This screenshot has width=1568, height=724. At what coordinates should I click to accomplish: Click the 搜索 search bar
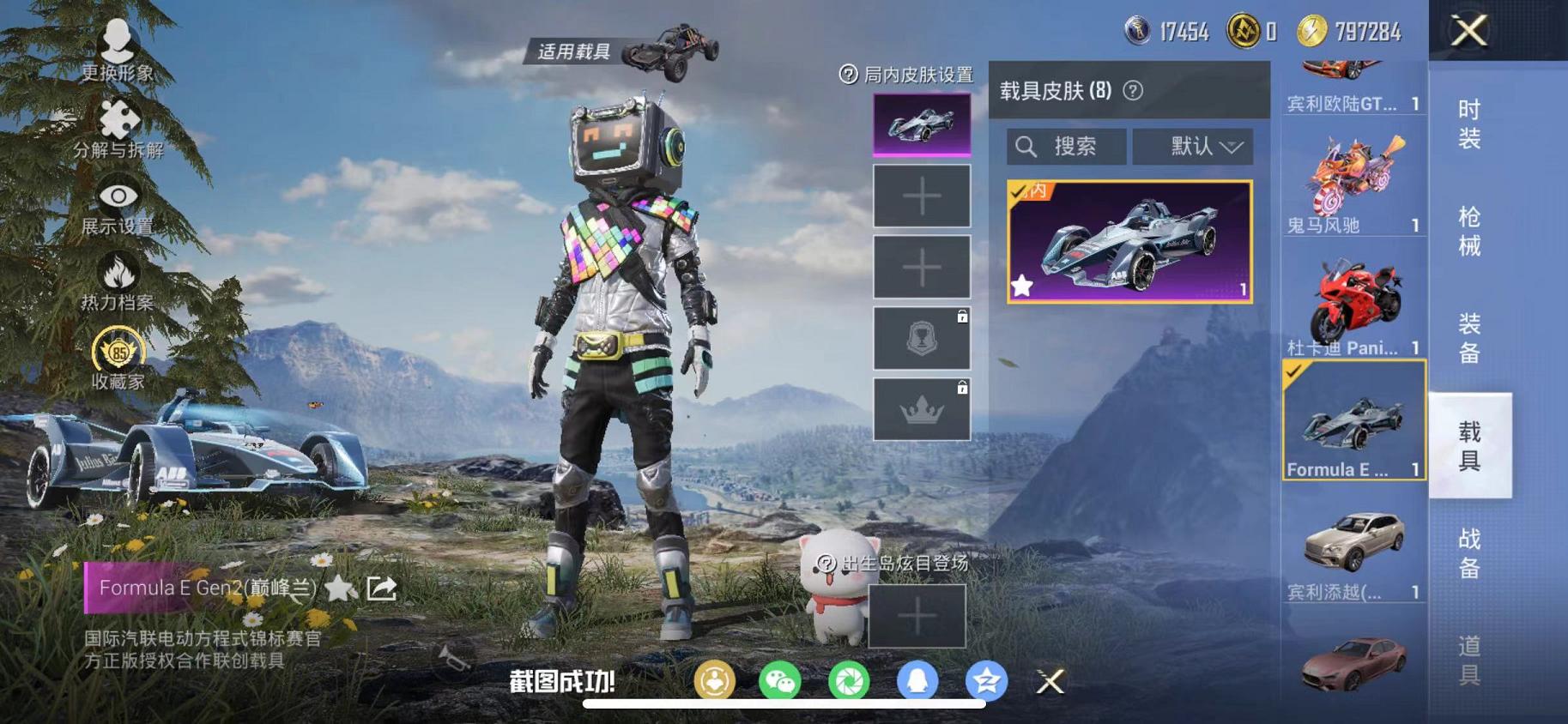1064,146
